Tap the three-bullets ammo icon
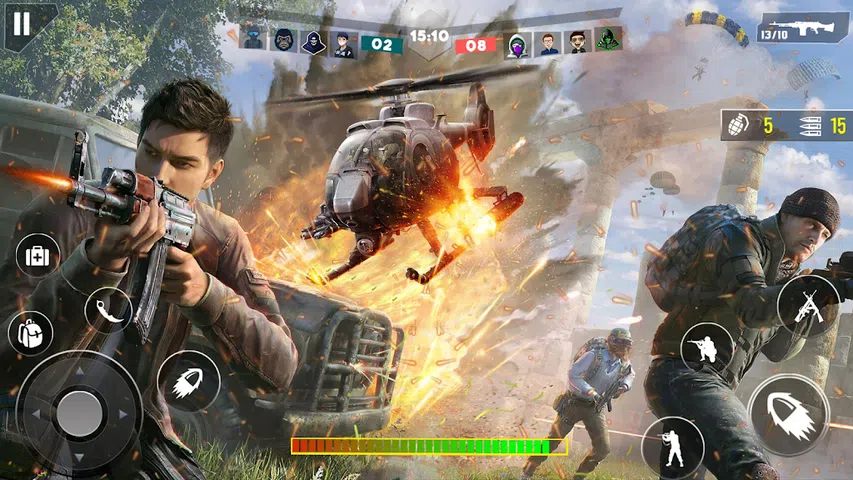Viewport: 853px width, 480px height. (x=811, y=126)
